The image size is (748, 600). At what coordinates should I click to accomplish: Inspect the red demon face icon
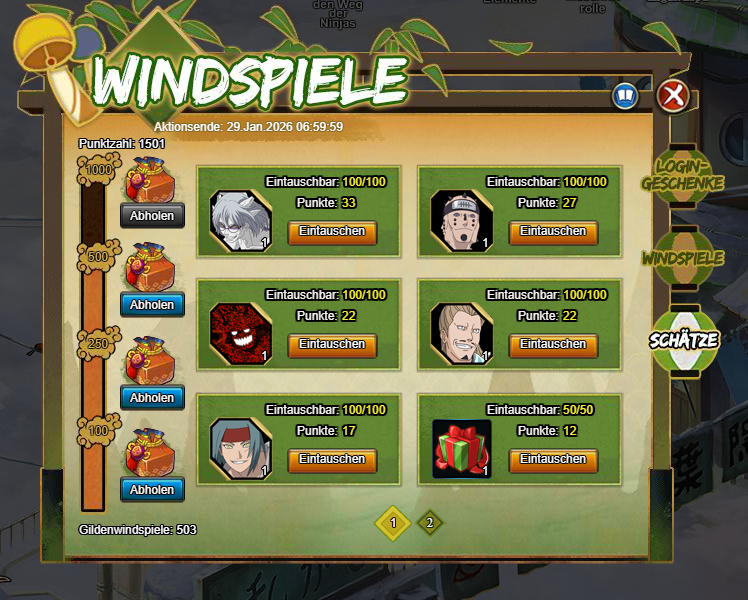240,333
